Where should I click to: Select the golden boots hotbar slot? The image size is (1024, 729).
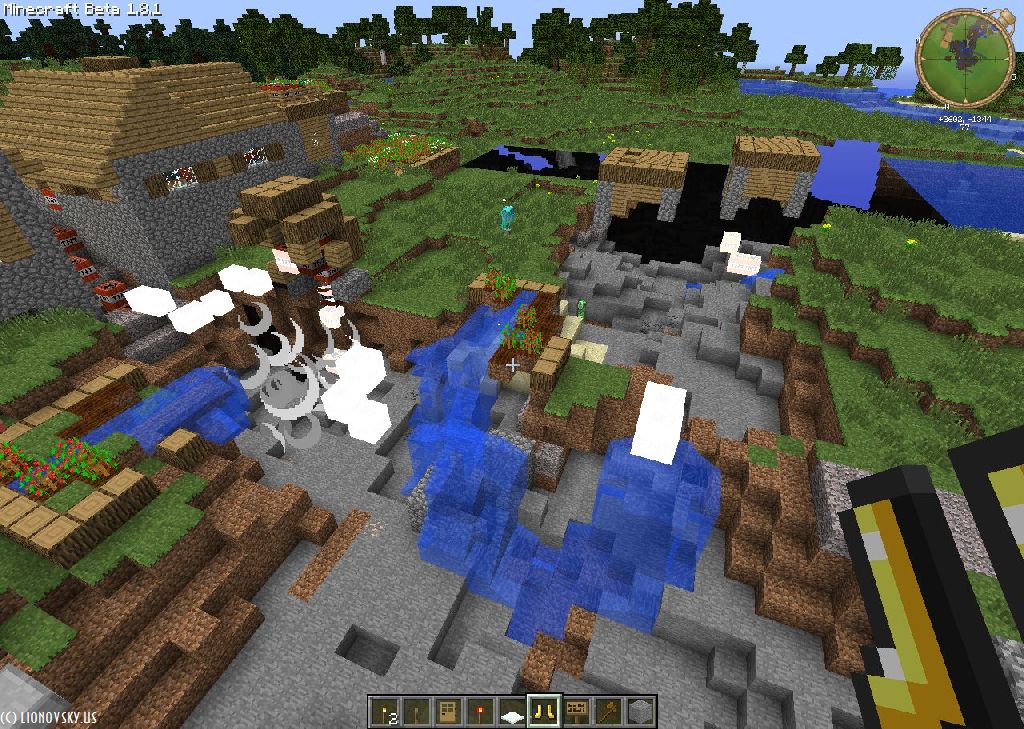tap(544, 711)
